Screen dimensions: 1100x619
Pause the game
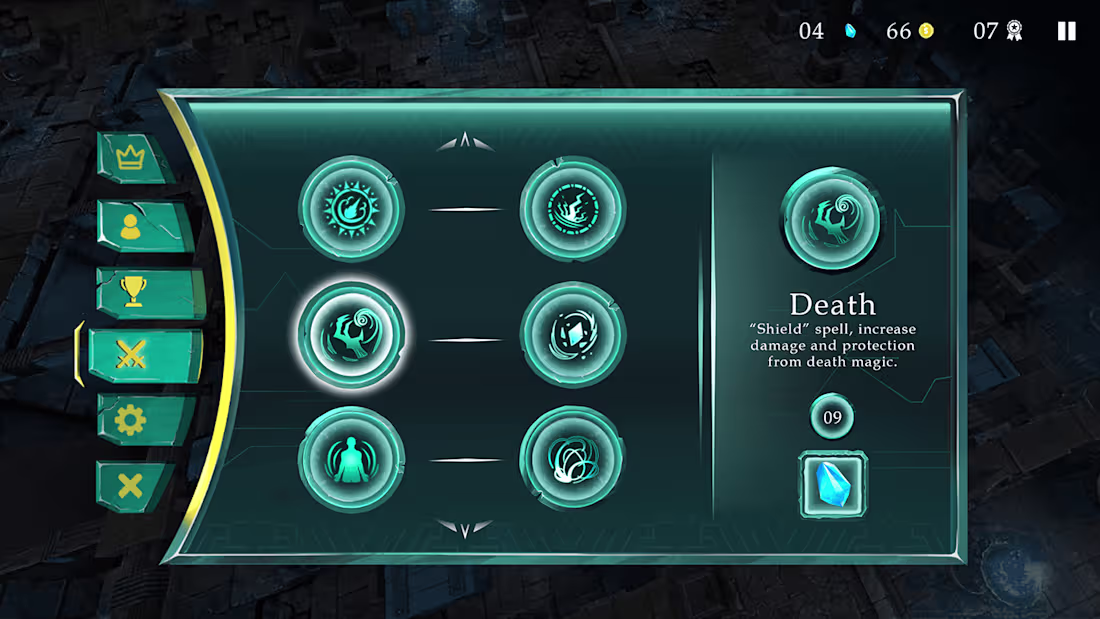[1067, 31]
